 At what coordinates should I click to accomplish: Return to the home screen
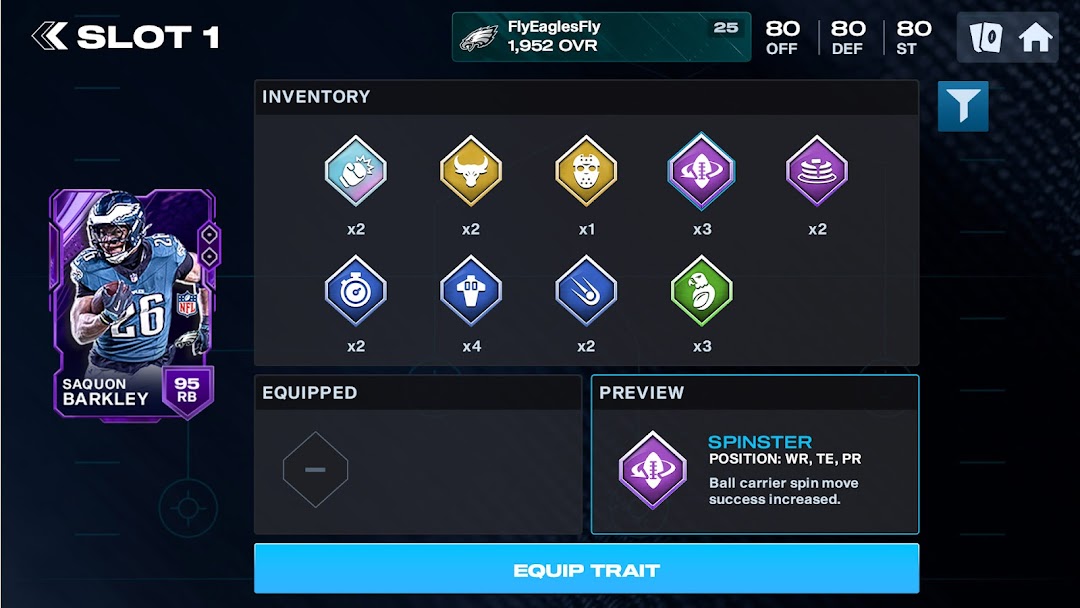point(1035,38)
